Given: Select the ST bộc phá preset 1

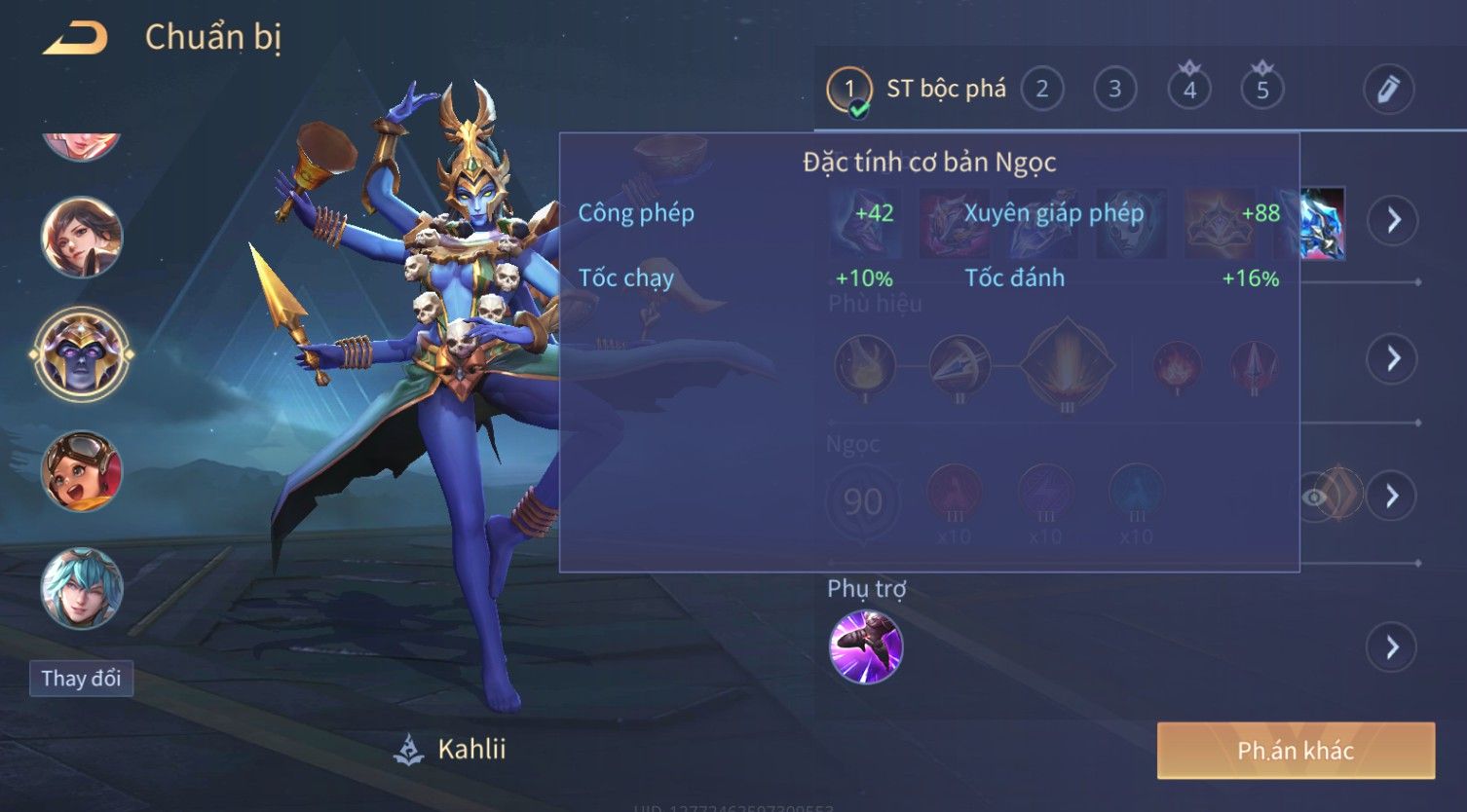Looking at the screenshot, I should pyautogui.click(x=849, y=90).
